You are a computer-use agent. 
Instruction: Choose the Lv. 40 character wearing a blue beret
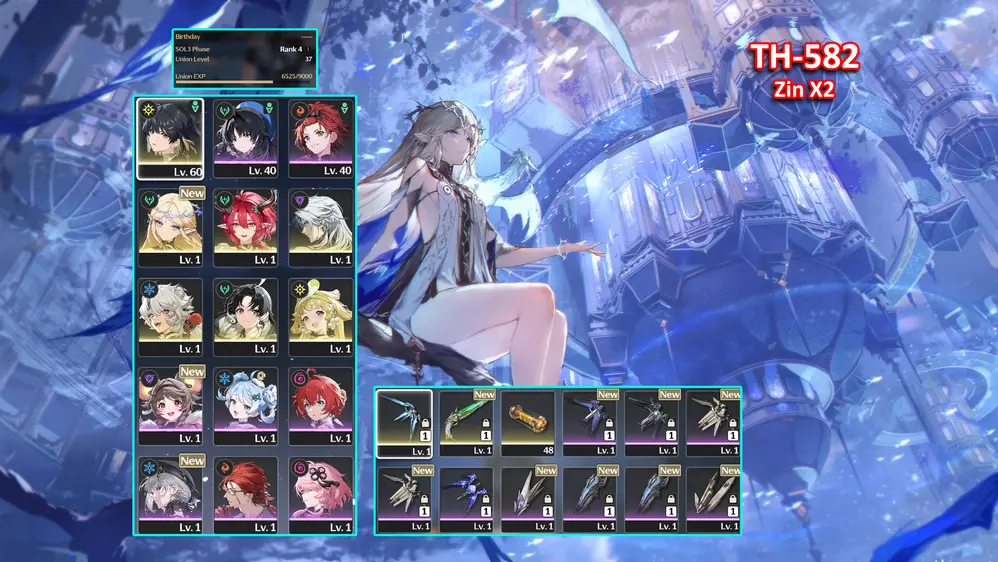(x=245, y=138)
